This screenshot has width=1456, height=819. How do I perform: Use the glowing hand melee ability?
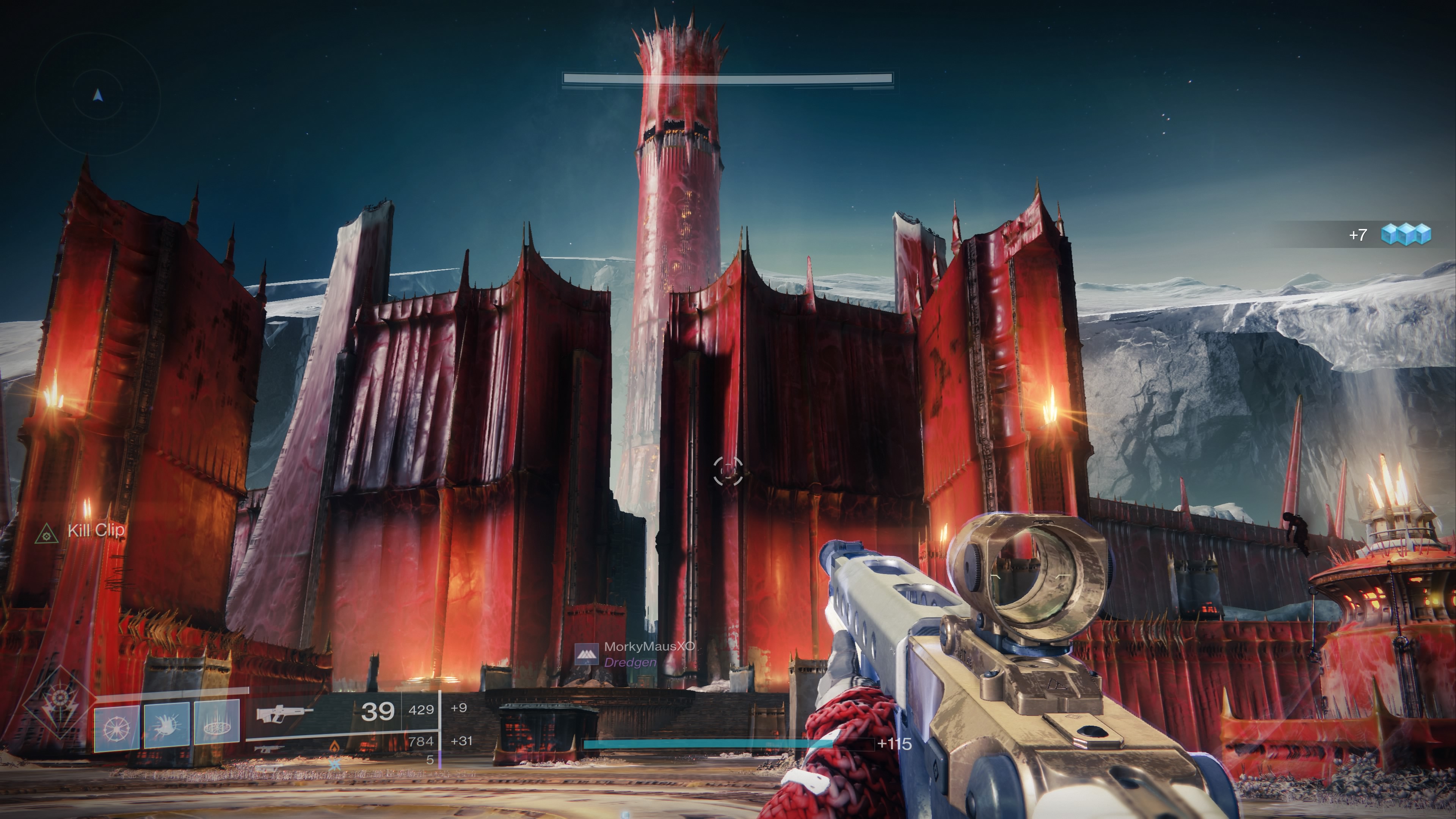(167, 726)
